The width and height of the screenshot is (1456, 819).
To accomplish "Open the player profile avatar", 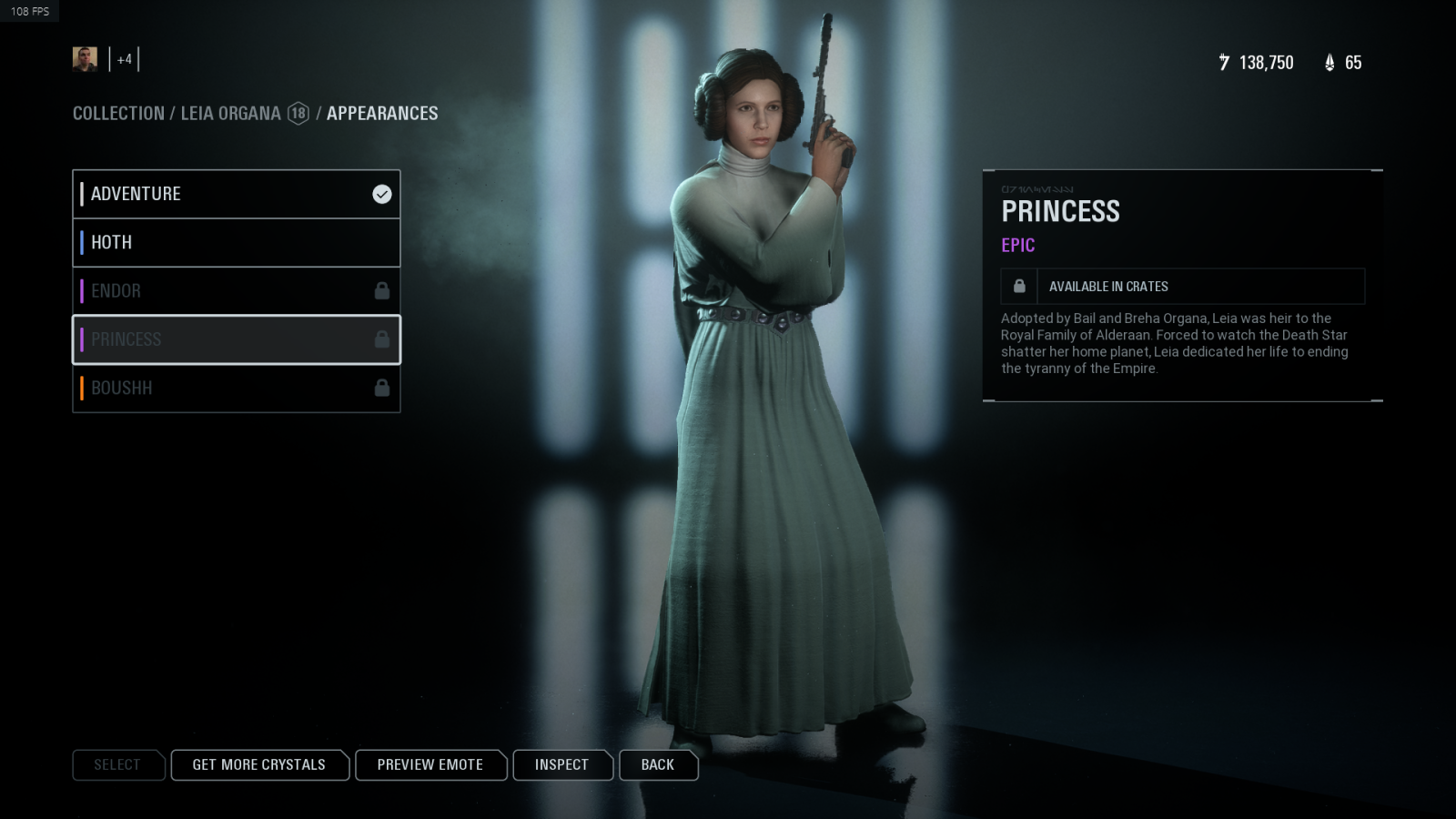I will (85, 59).
